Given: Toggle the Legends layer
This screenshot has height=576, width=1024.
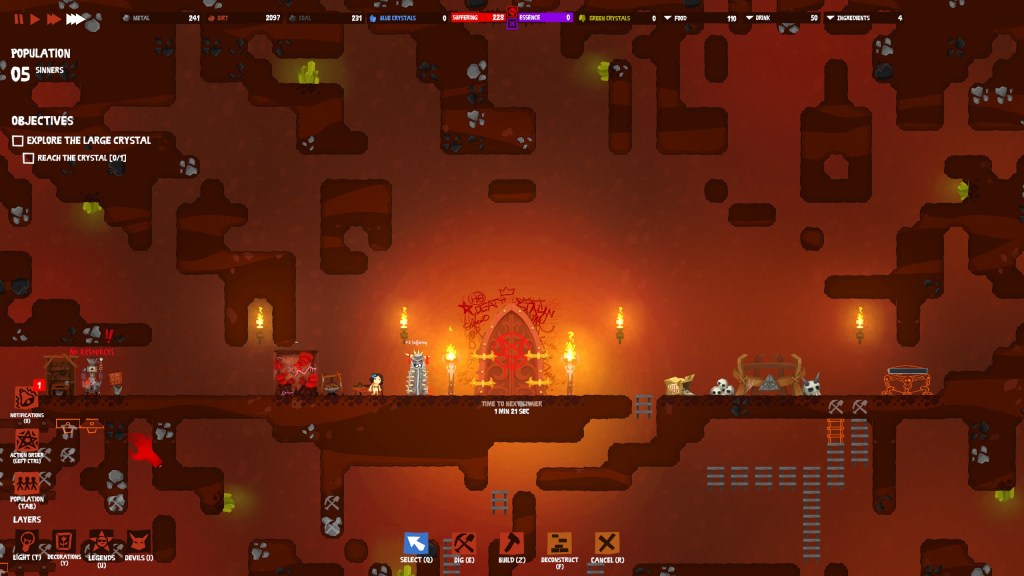Looking at the screenshot, I should 101,541.
